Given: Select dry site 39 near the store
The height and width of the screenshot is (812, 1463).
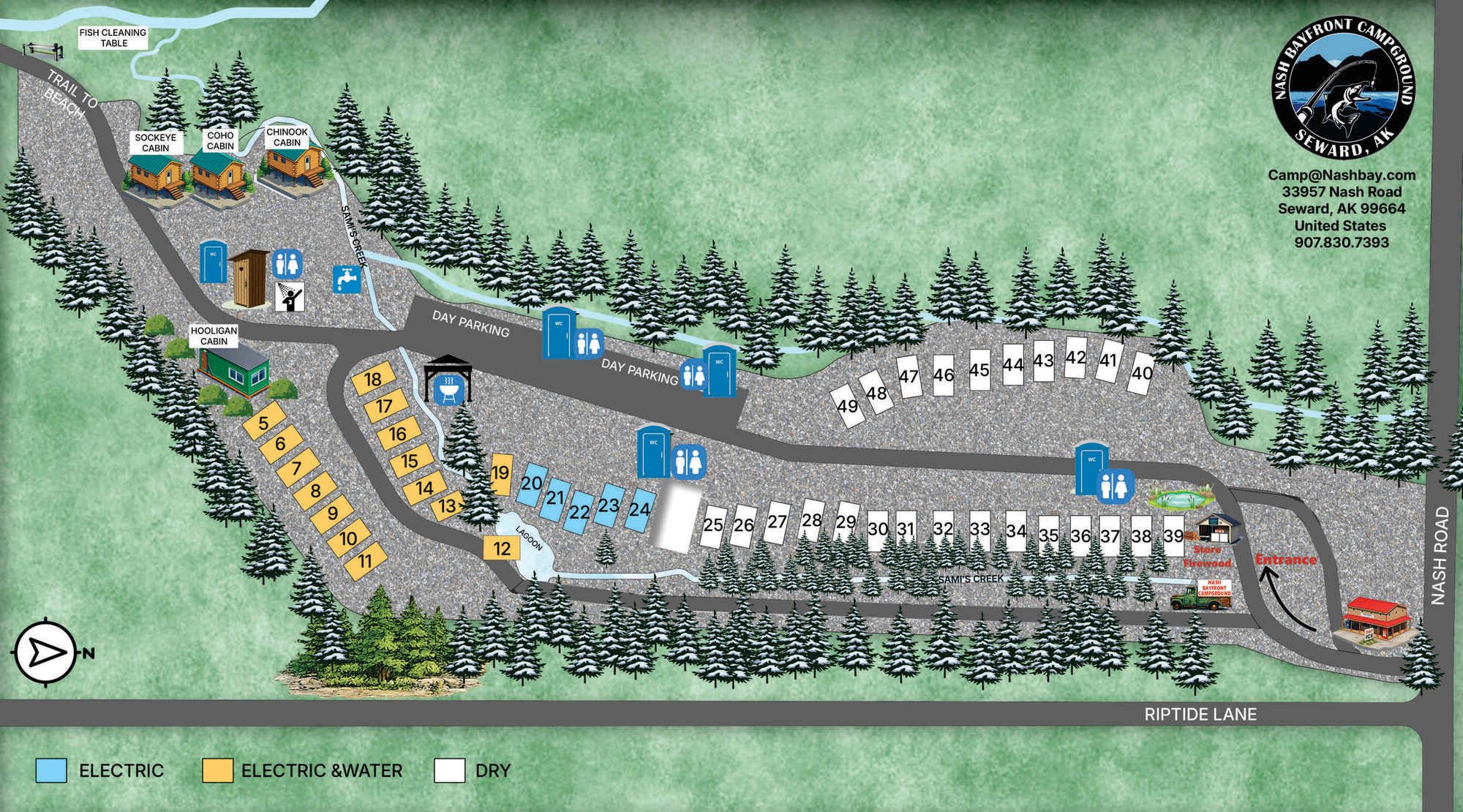Looking at the screenshot, I should coord(1173,535).
